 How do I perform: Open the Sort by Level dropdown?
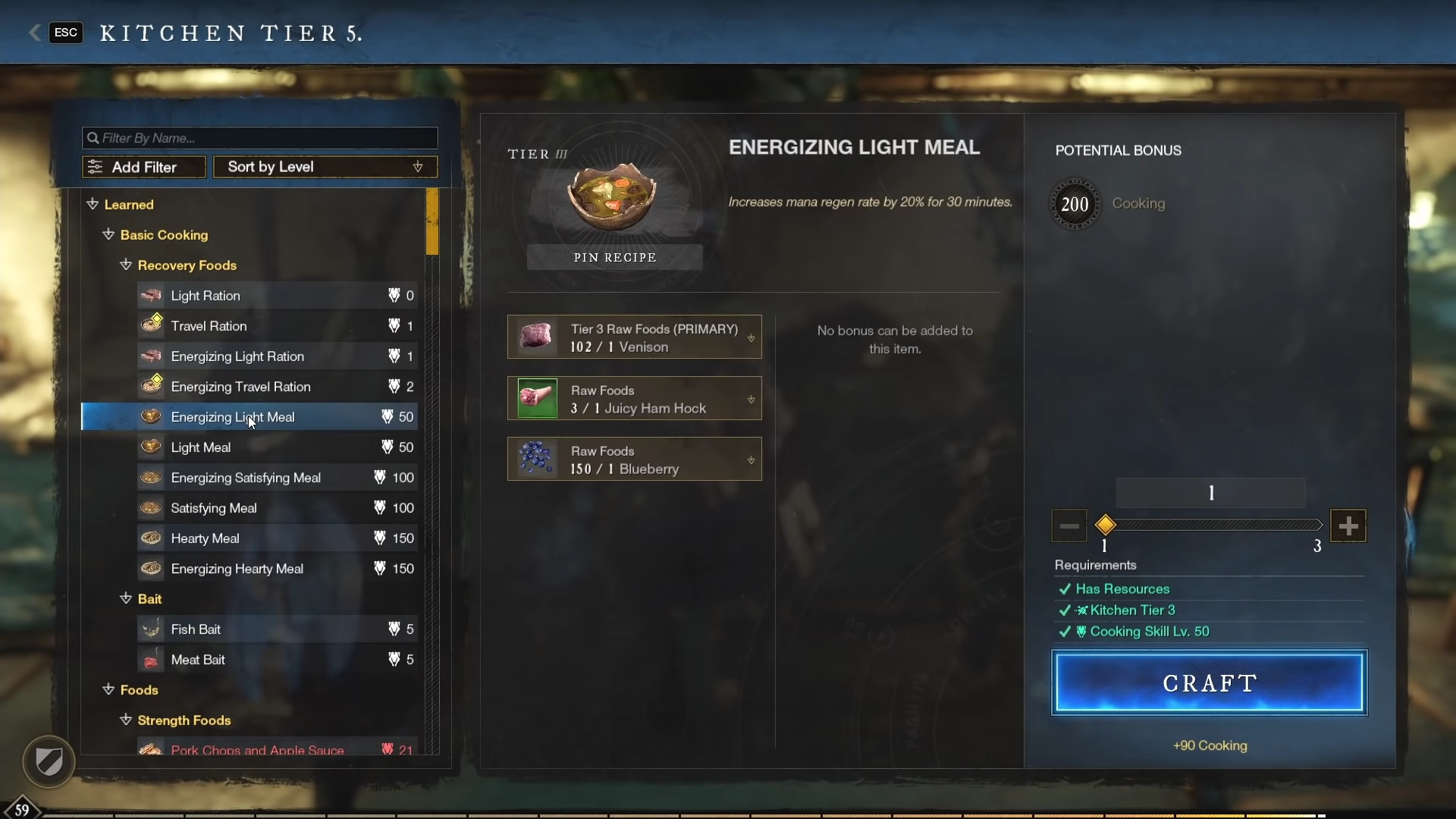[x=325, y=166]
